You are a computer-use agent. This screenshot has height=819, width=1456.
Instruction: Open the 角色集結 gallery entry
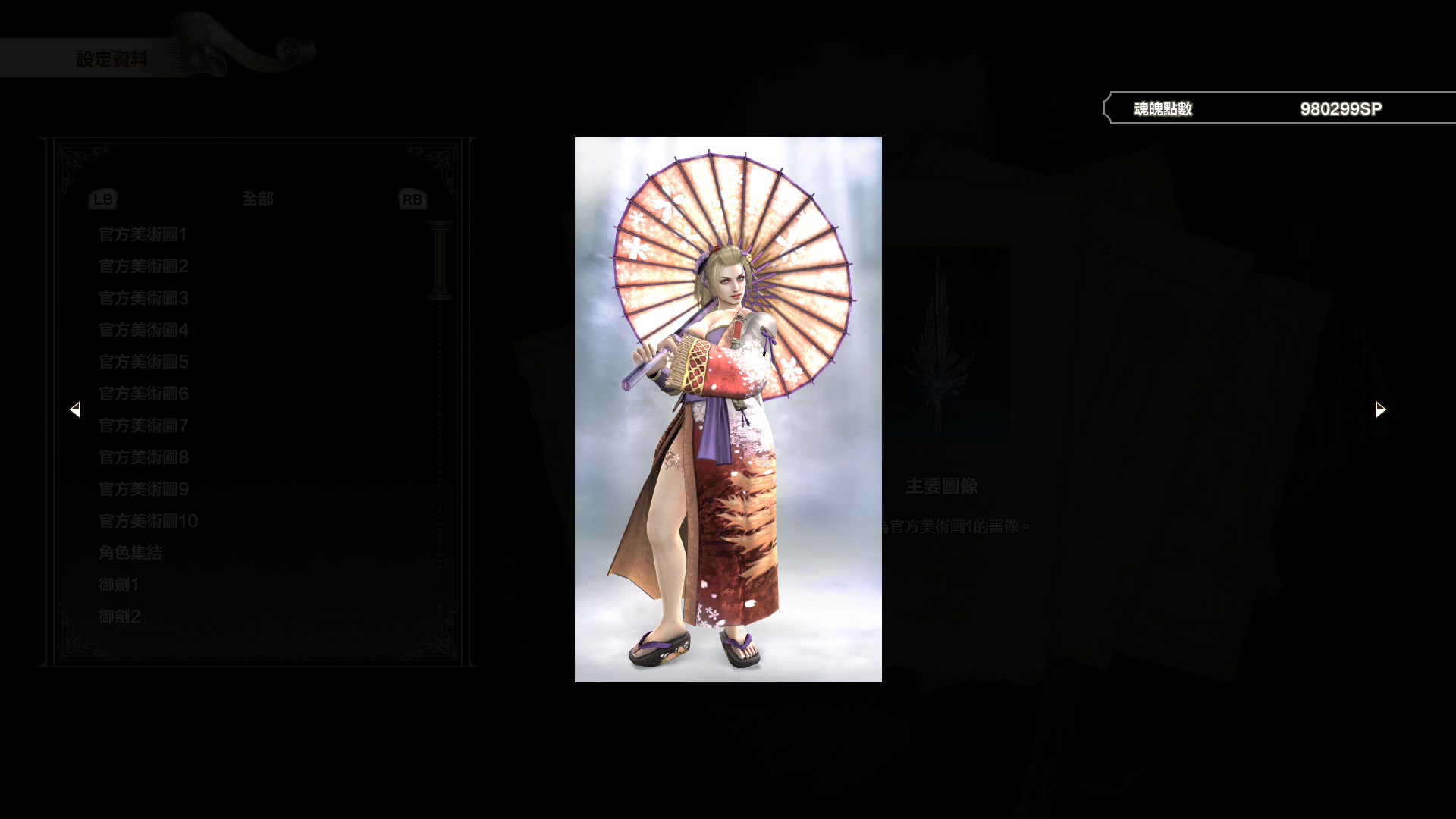(x=130, y=553)
